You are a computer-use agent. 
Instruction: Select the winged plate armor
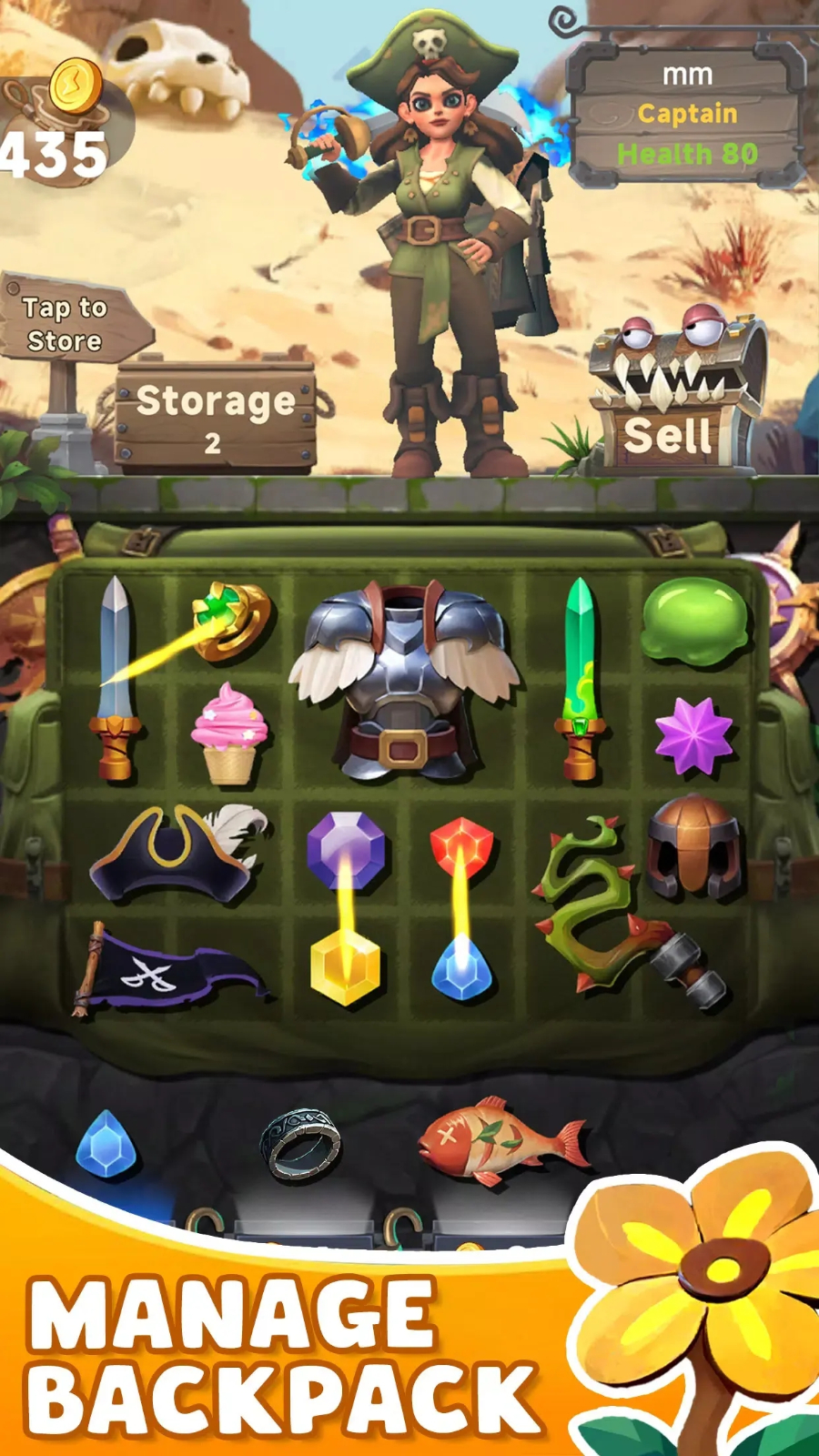(x=402, y=681)
